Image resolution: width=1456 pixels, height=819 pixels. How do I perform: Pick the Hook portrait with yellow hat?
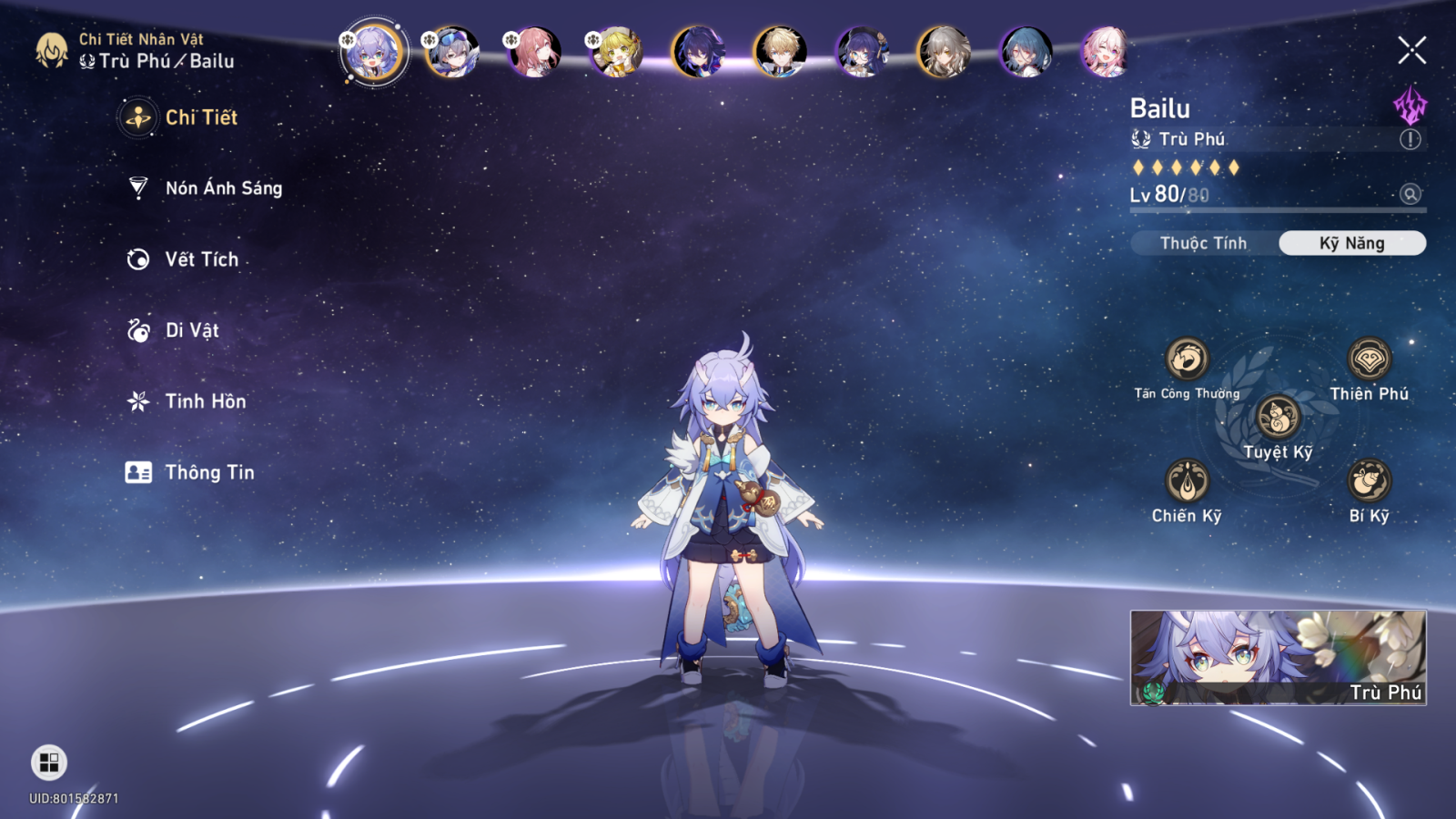pos(616,52)
